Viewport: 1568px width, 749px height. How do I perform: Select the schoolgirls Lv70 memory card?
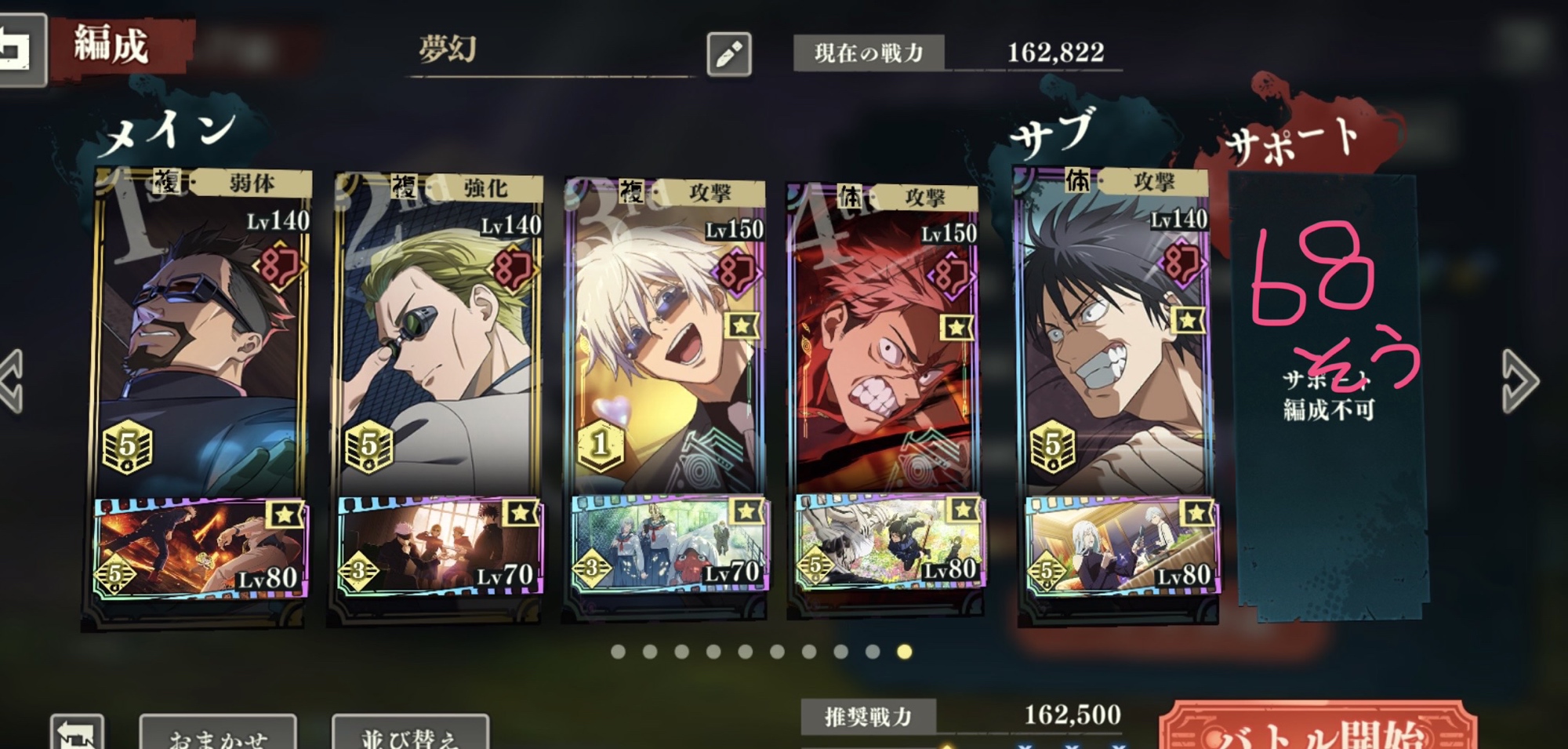[x=668, y=543]
